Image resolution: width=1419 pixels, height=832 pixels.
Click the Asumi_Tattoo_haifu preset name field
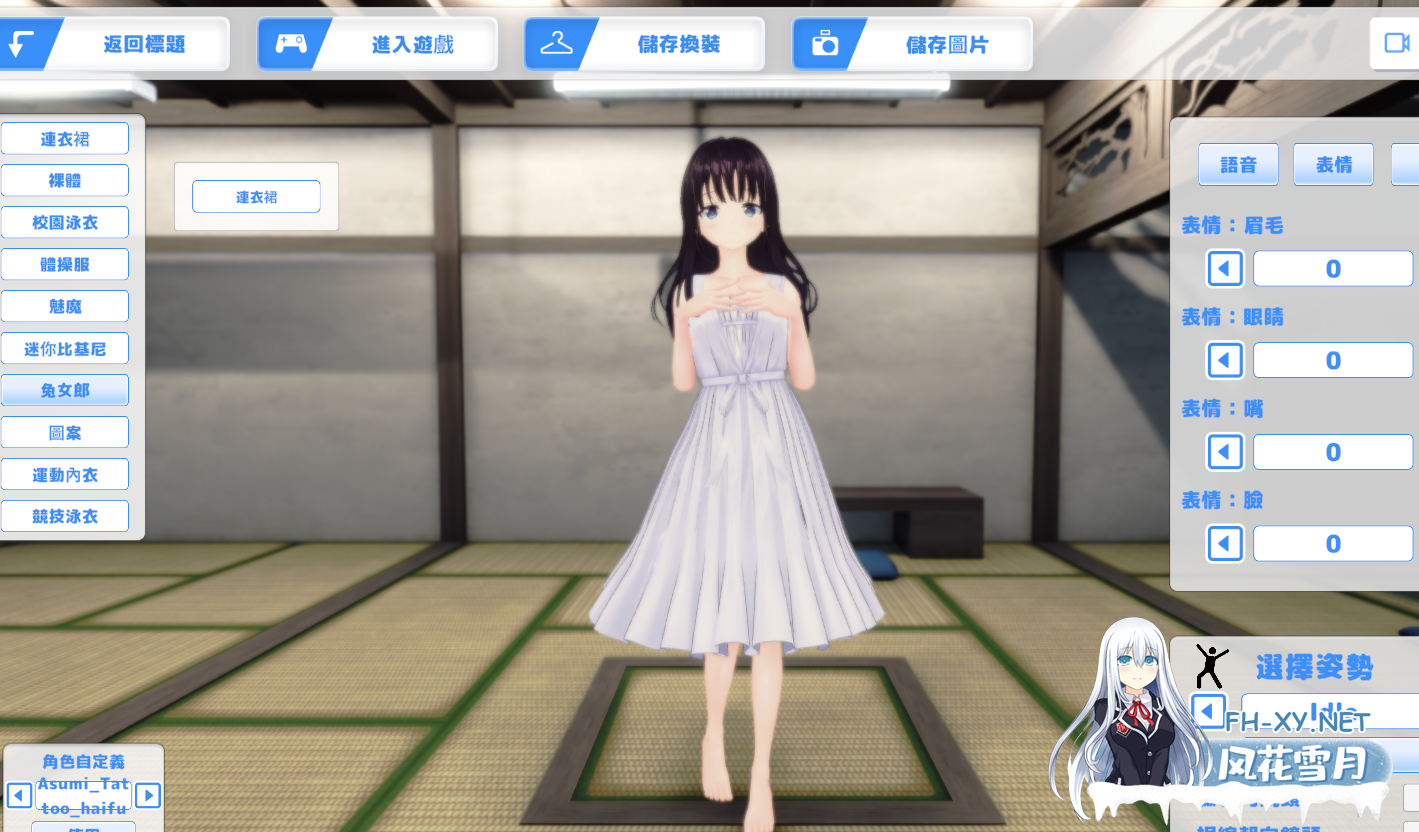(x=83, y=795)
